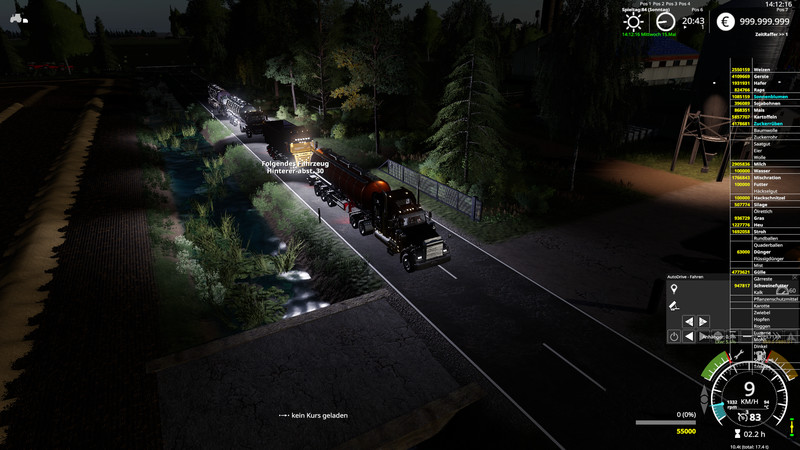
Task: Click the AutoDrive destination pin icon
Action: (674, 288)
